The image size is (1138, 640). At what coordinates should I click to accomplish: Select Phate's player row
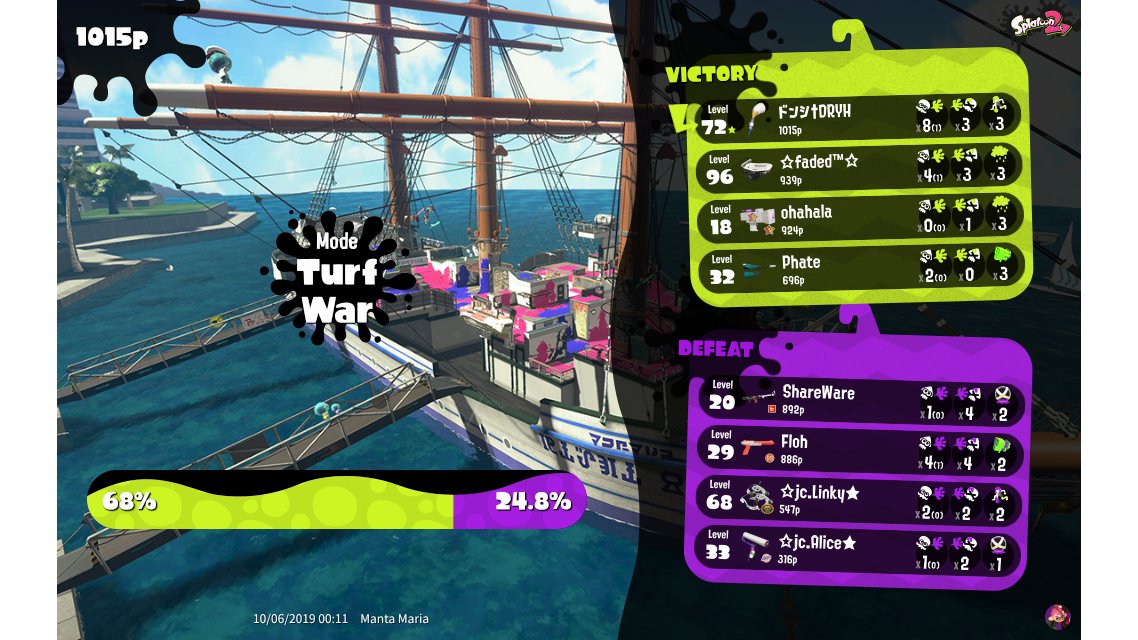(x=857, y=267)
